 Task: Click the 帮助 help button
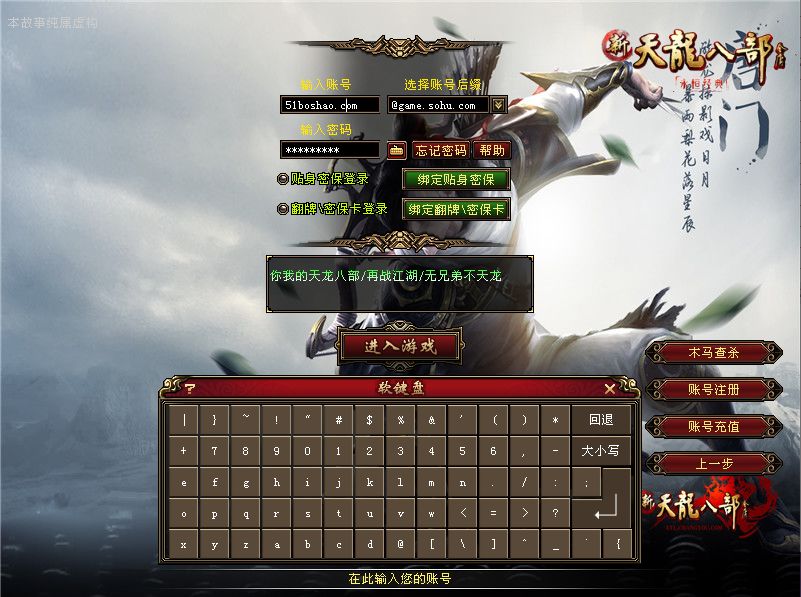[492, 150]
